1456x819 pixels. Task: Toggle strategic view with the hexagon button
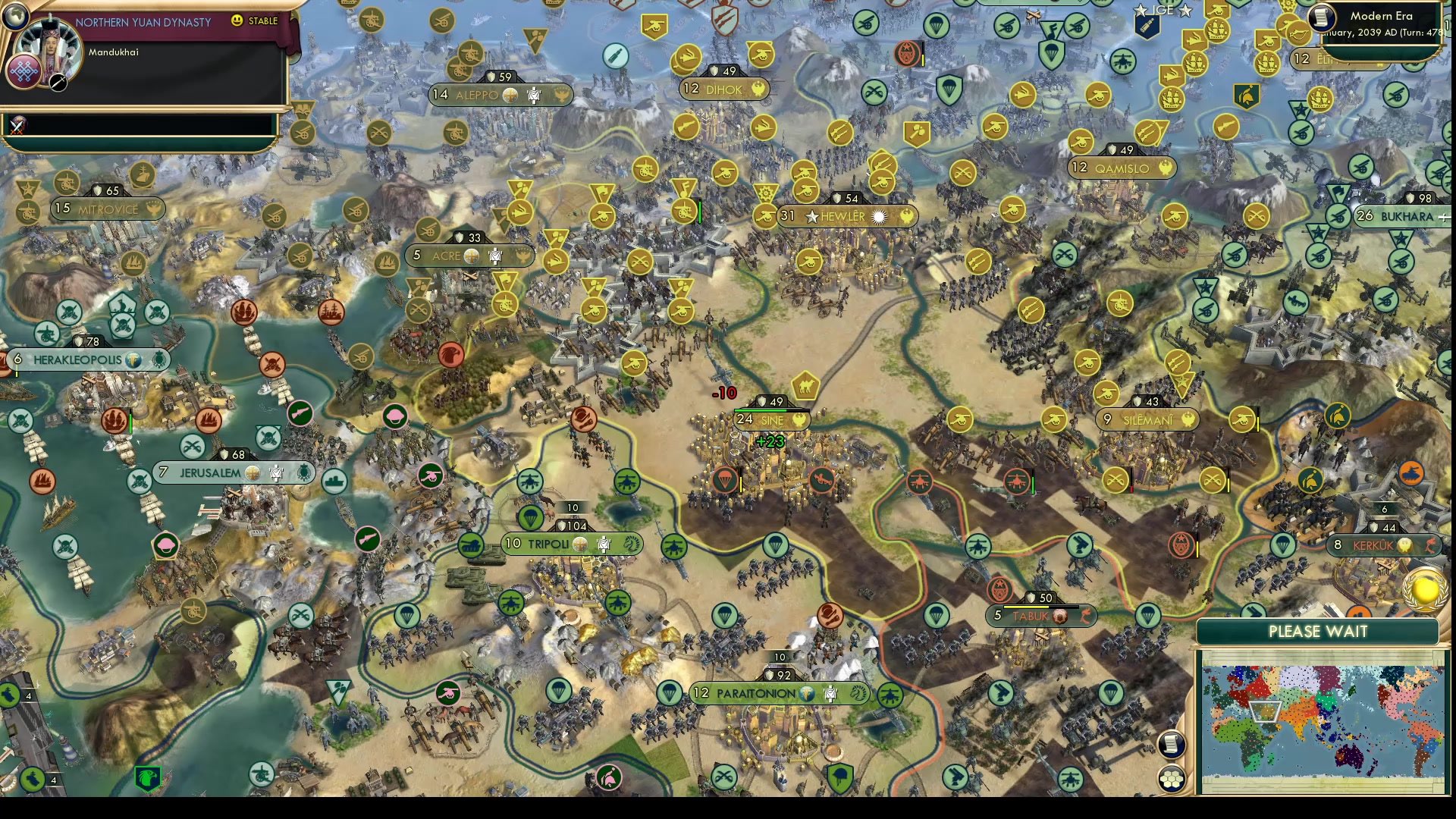point(1170,778)
